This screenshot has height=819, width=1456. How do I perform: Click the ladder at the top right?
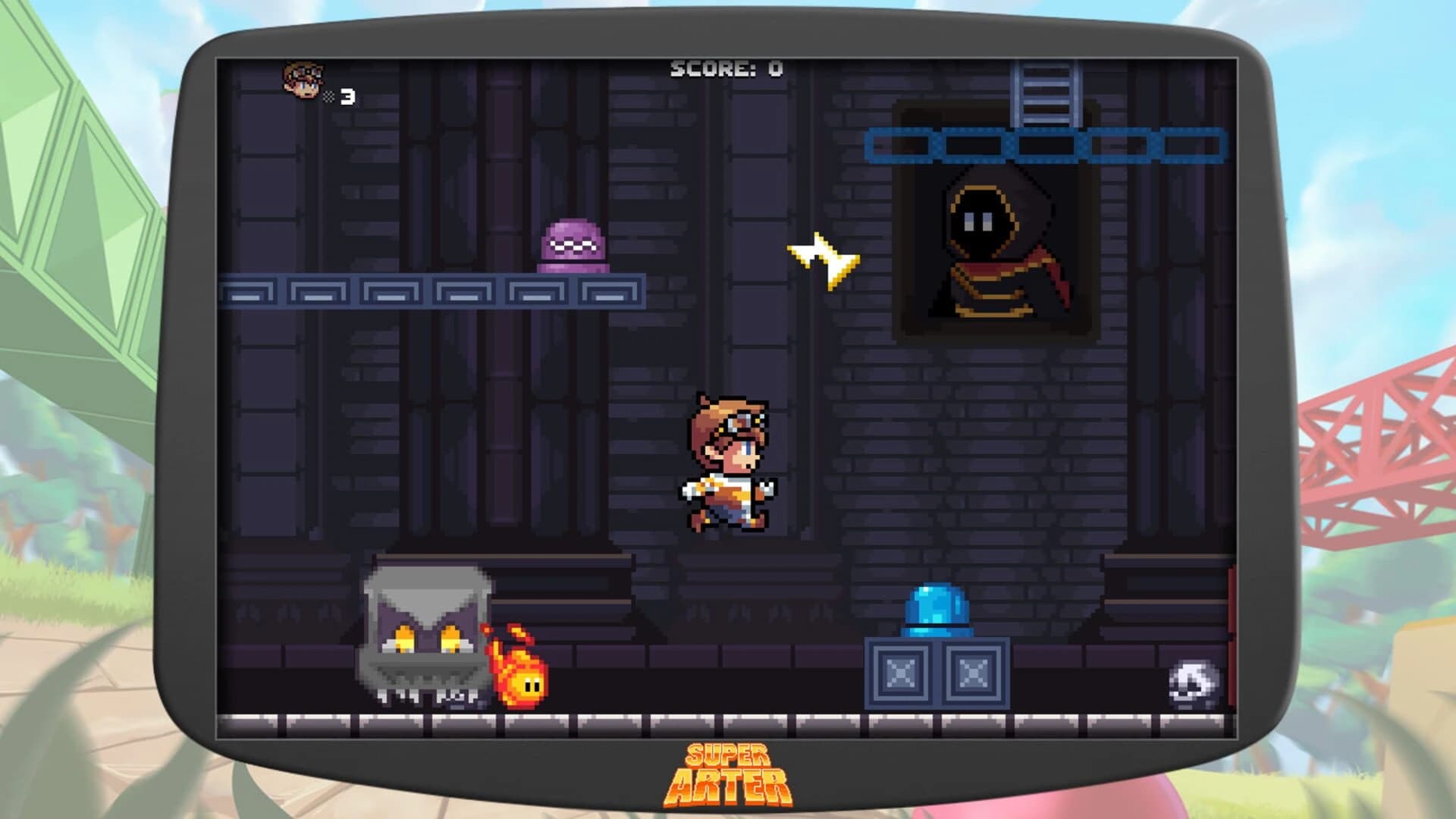pos(1045,95)
